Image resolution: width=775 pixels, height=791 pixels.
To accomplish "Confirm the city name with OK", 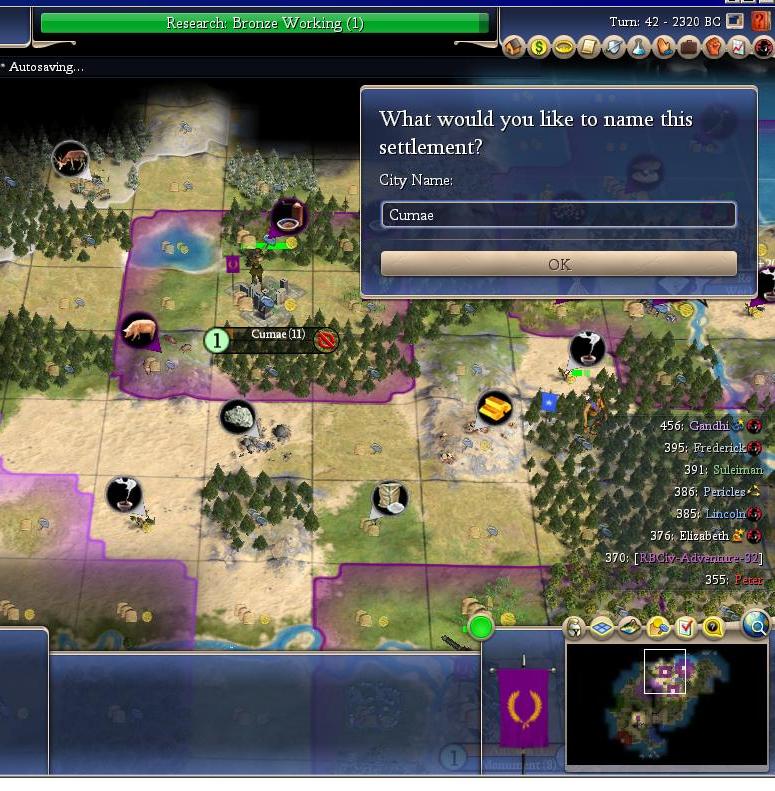I will (x=558, y=264).
